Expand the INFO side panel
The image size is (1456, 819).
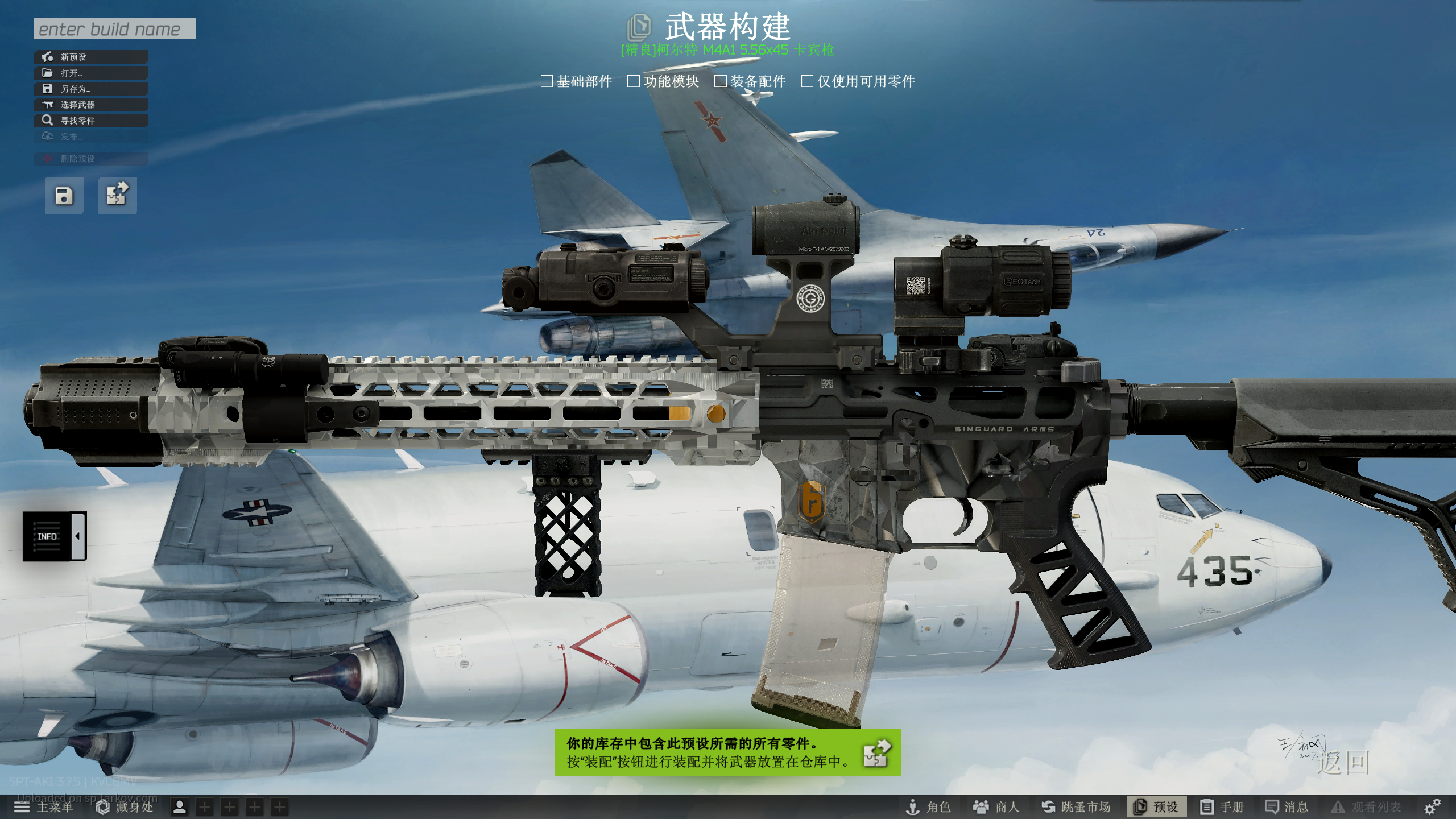55,536
